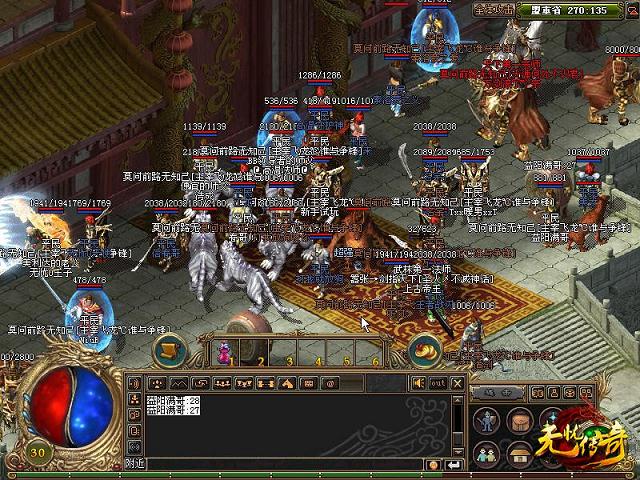The height and width of the screenshot is (480, 640).
Task: Send the chat message with the enter-arrow button
Action: click(x=456, y=463)
